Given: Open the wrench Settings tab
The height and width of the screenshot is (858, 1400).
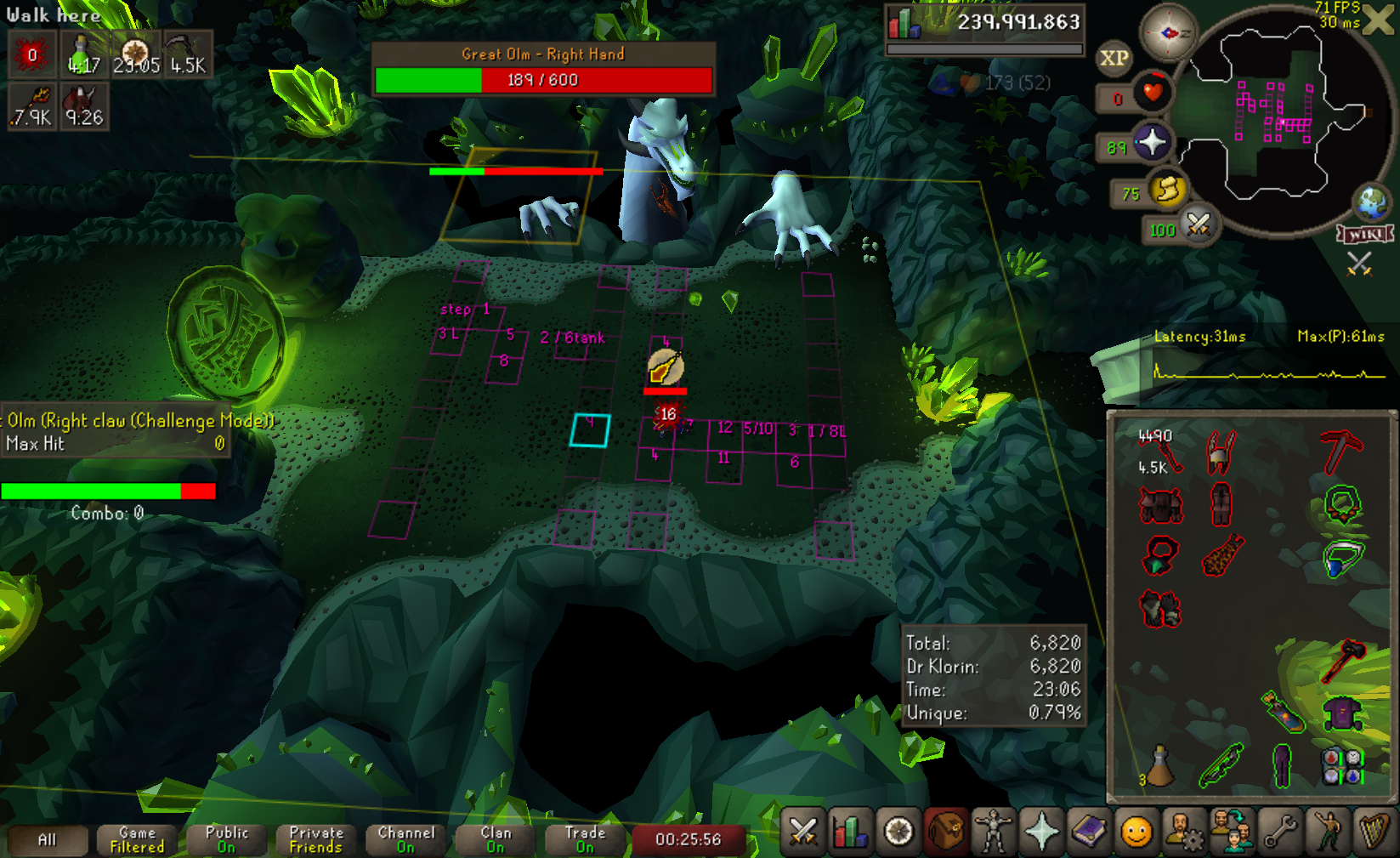Looking at the screenshot, I should (x=1280, y=832).
